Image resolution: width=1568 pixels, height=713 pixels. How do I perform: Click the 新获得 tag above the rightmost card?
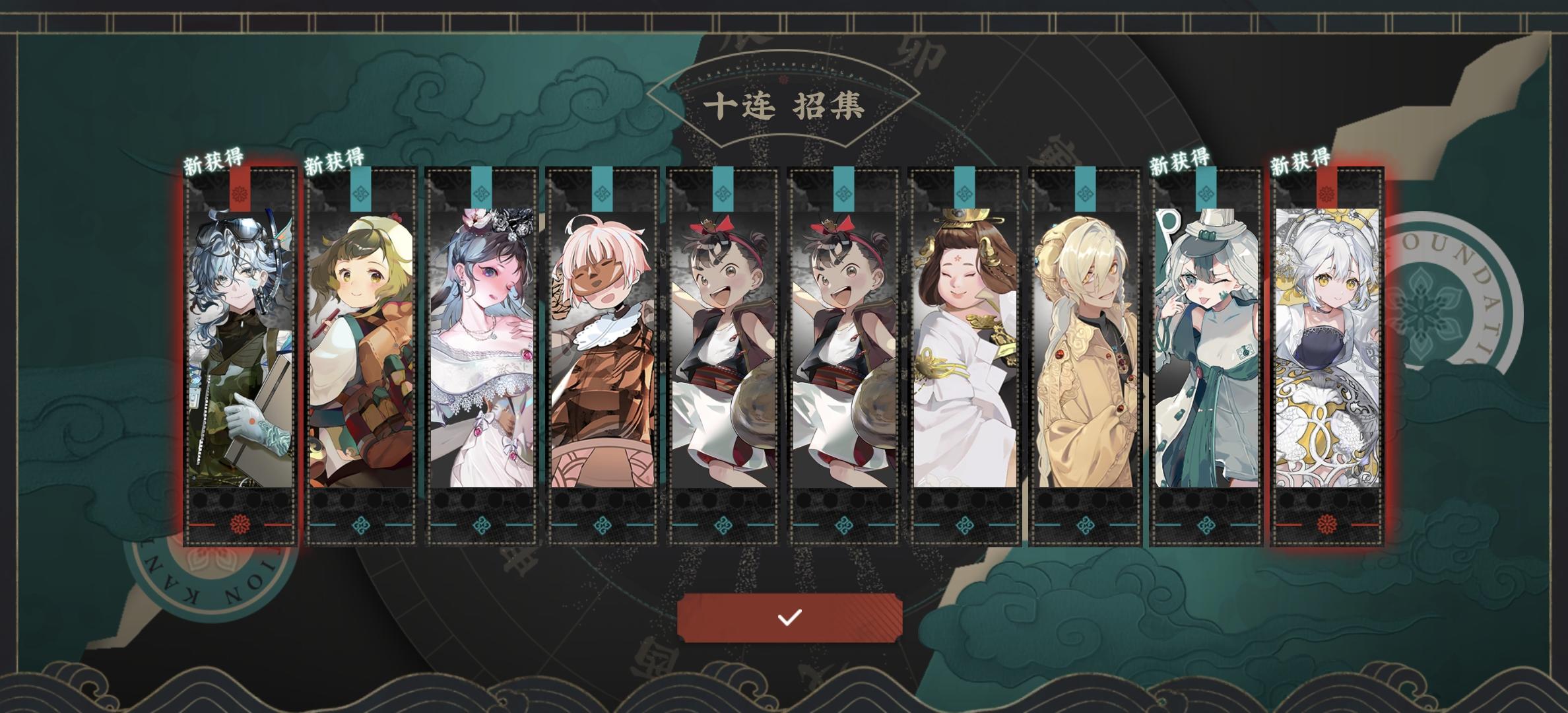1301,160
